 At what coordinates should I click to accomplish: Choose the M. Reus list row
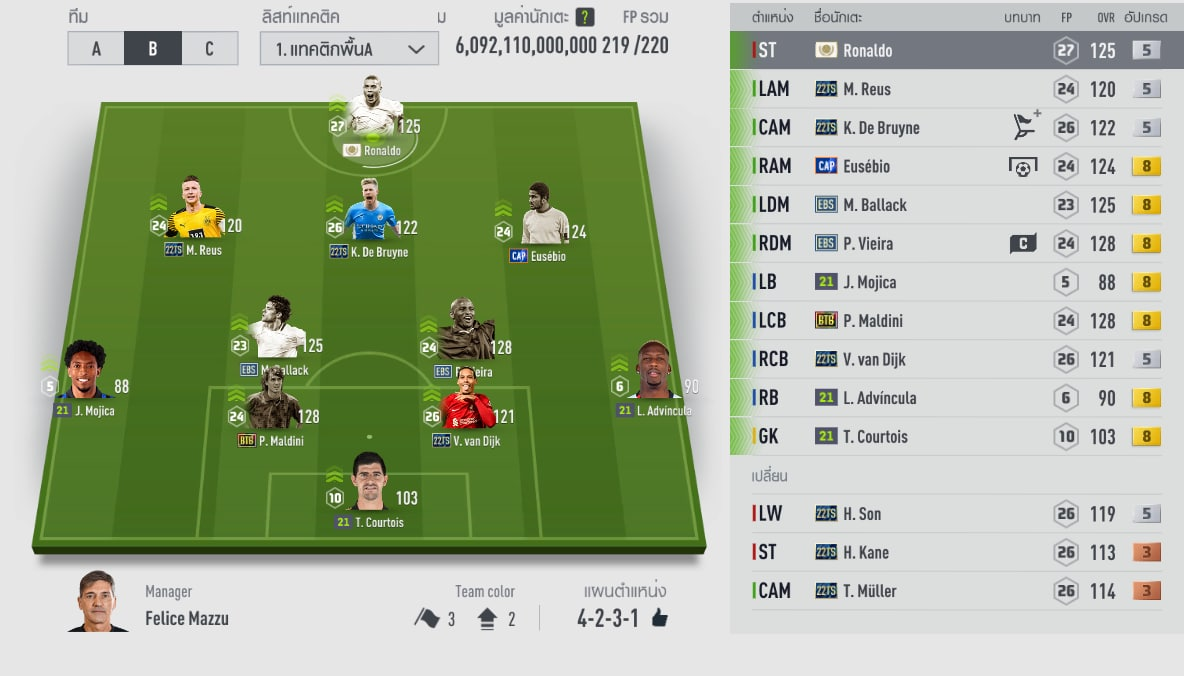(x=955, y=89)
